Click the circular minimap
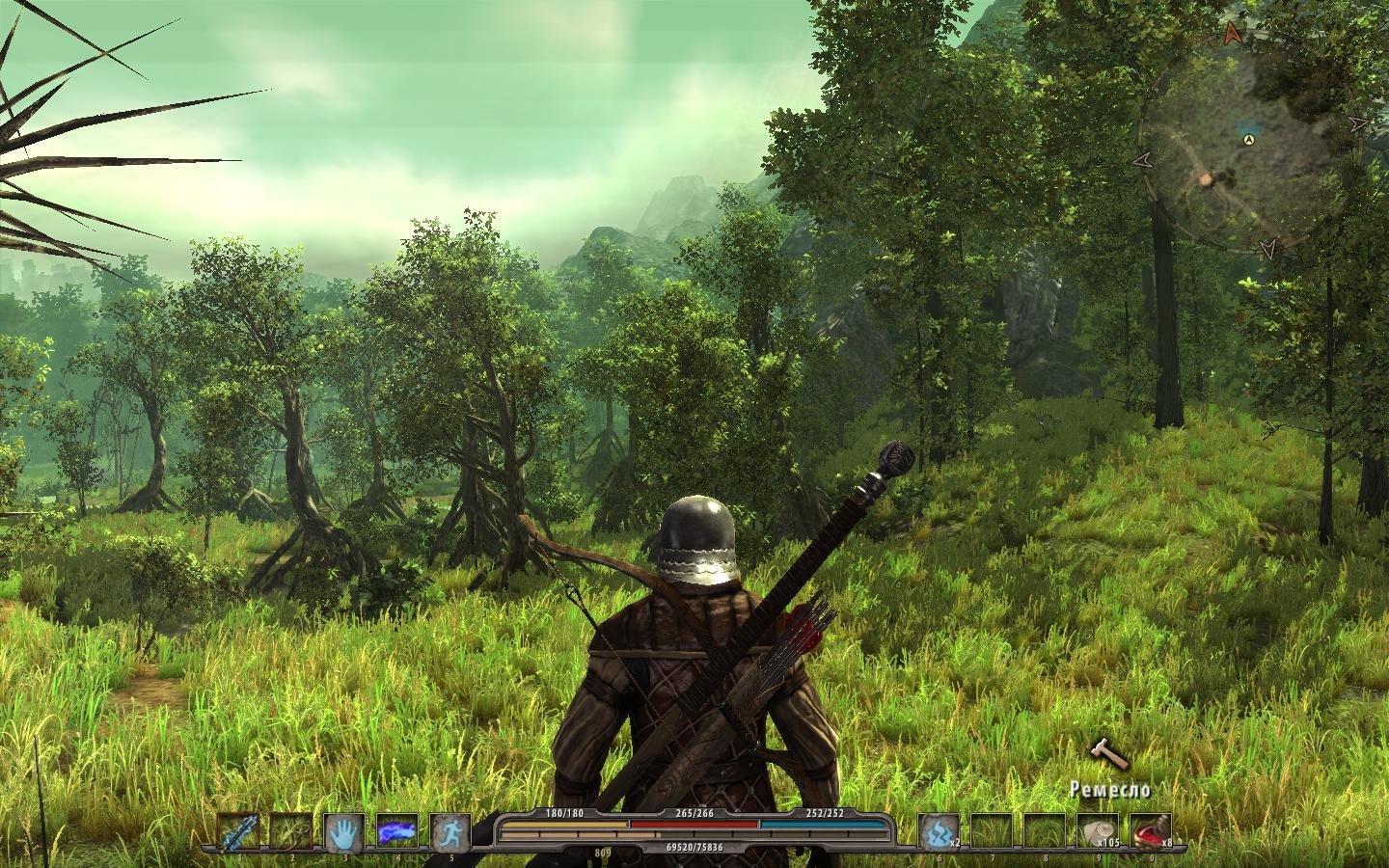The image size is (1389, 868). (1251, 145)
